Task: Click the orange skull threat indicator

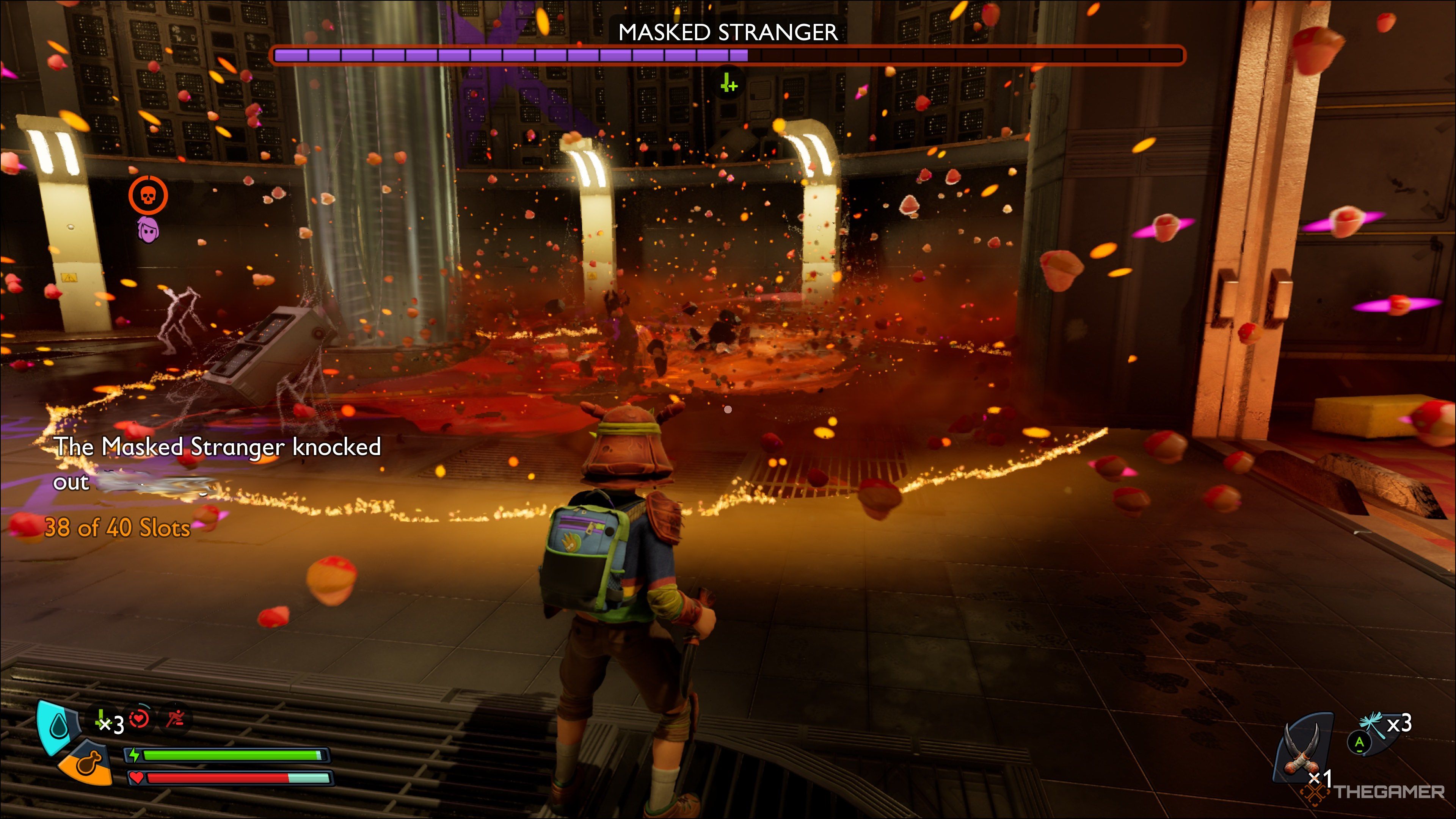Action: click(x=149, y=195)
